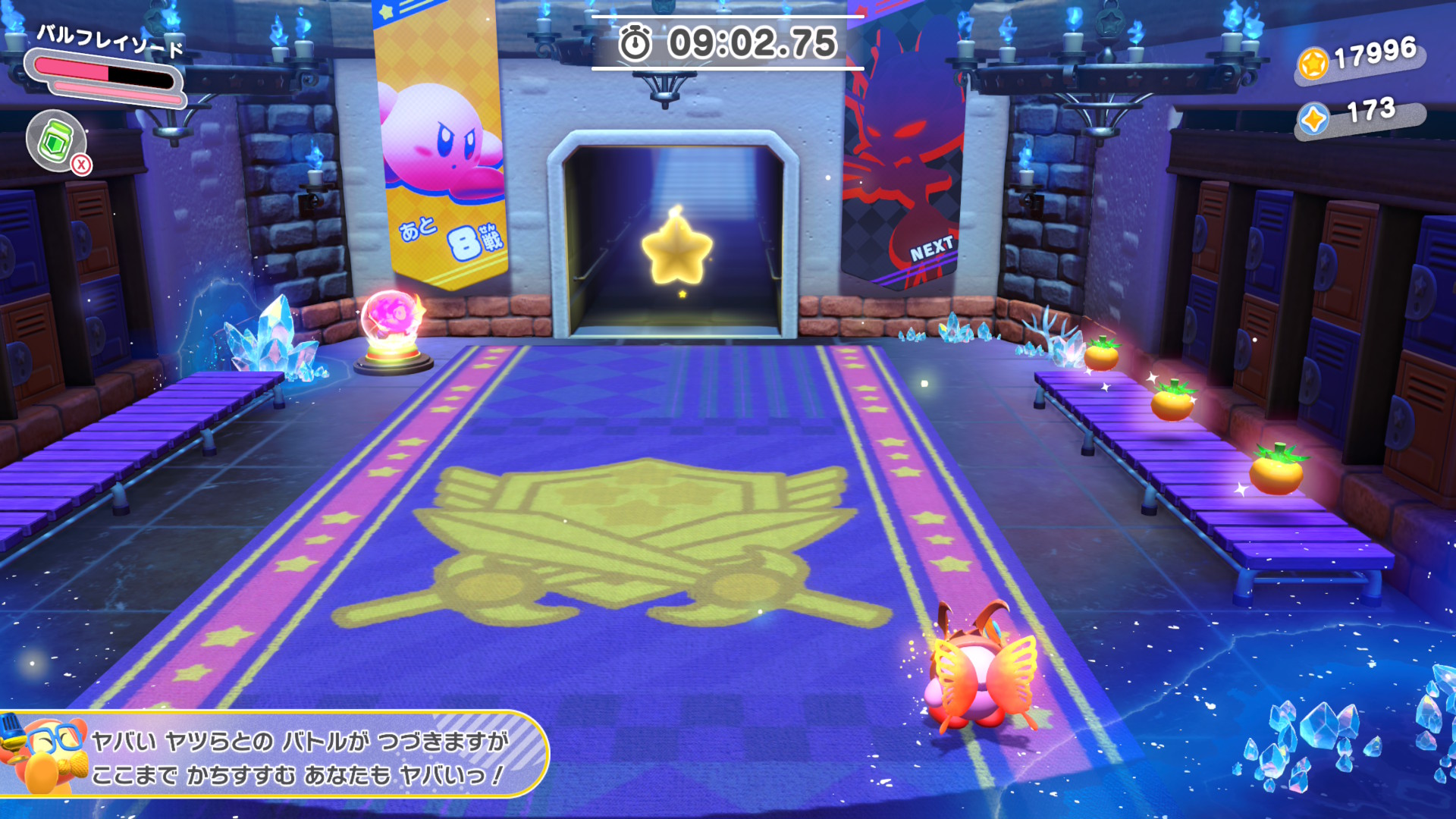
Task: Use the stored green jar item
Action: tap(55, 140)
